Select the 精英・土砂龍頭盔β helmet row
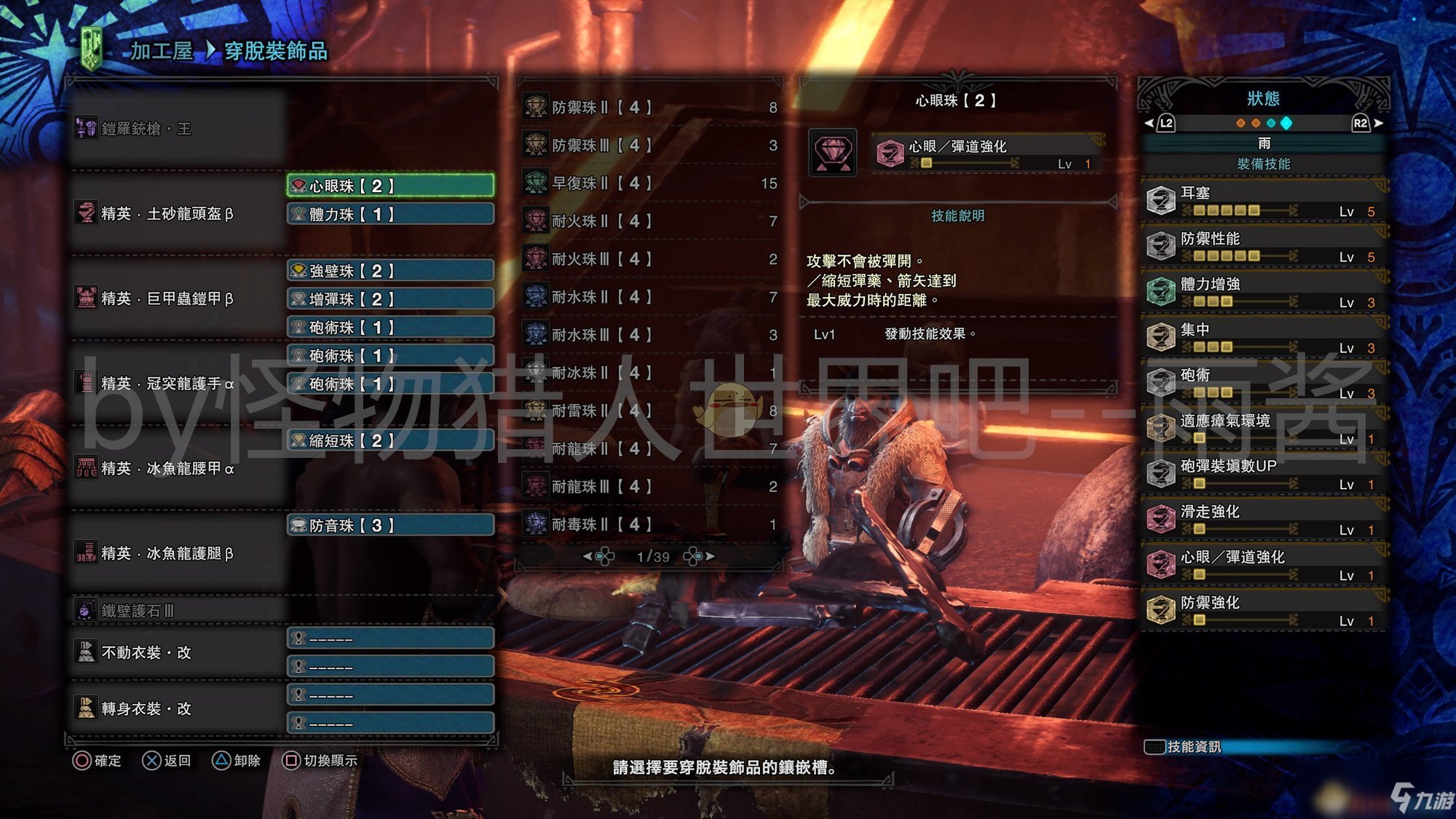The width and height of the screenshot is (1456, 819). (x=175, y=214)
